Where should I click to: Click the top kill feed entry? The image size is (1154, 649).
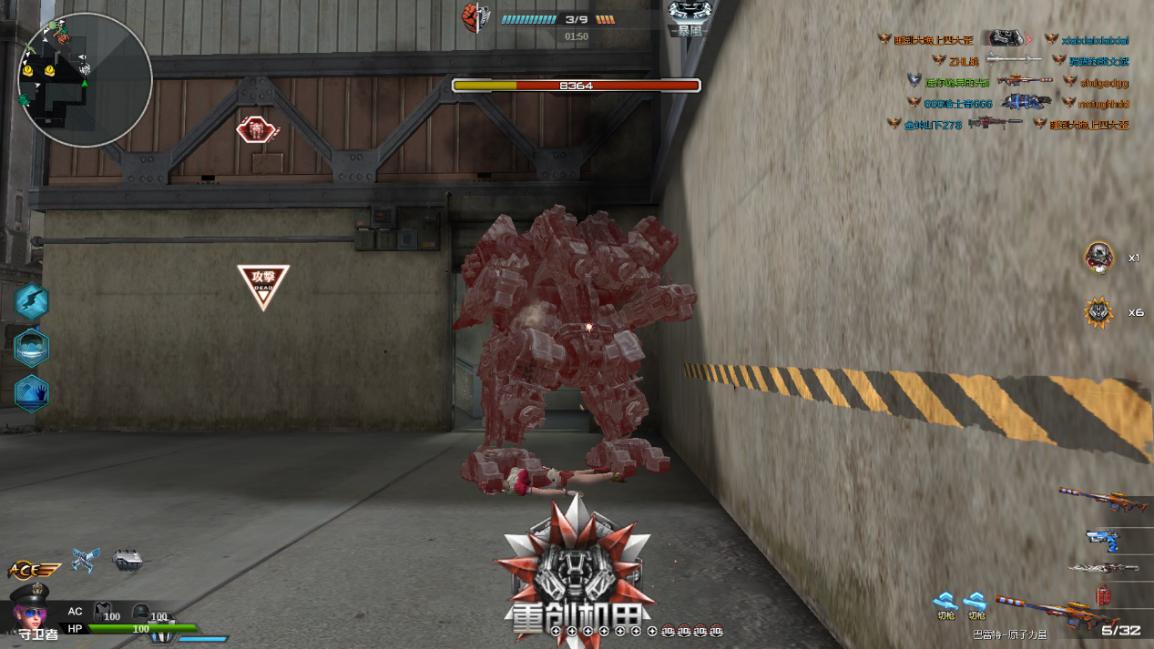click(1003, 40)
